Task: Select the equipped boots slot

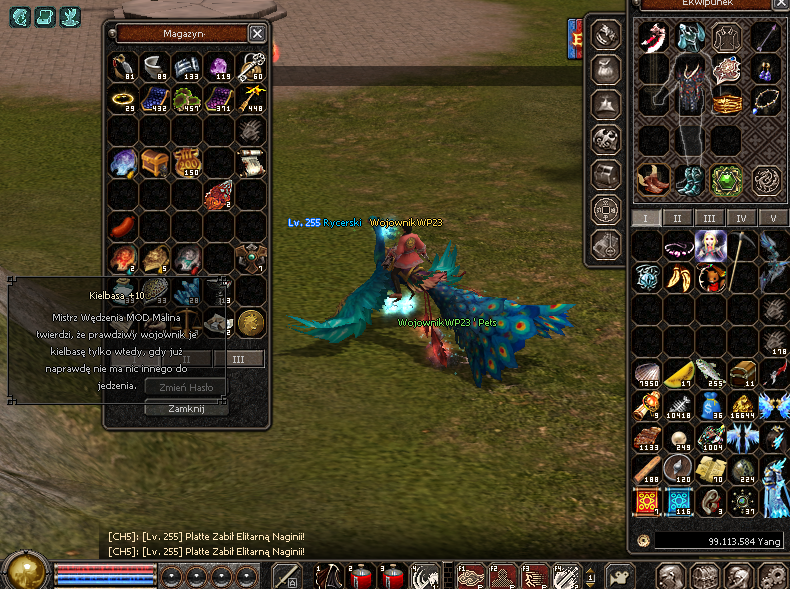Action: (x=689, y=180)
